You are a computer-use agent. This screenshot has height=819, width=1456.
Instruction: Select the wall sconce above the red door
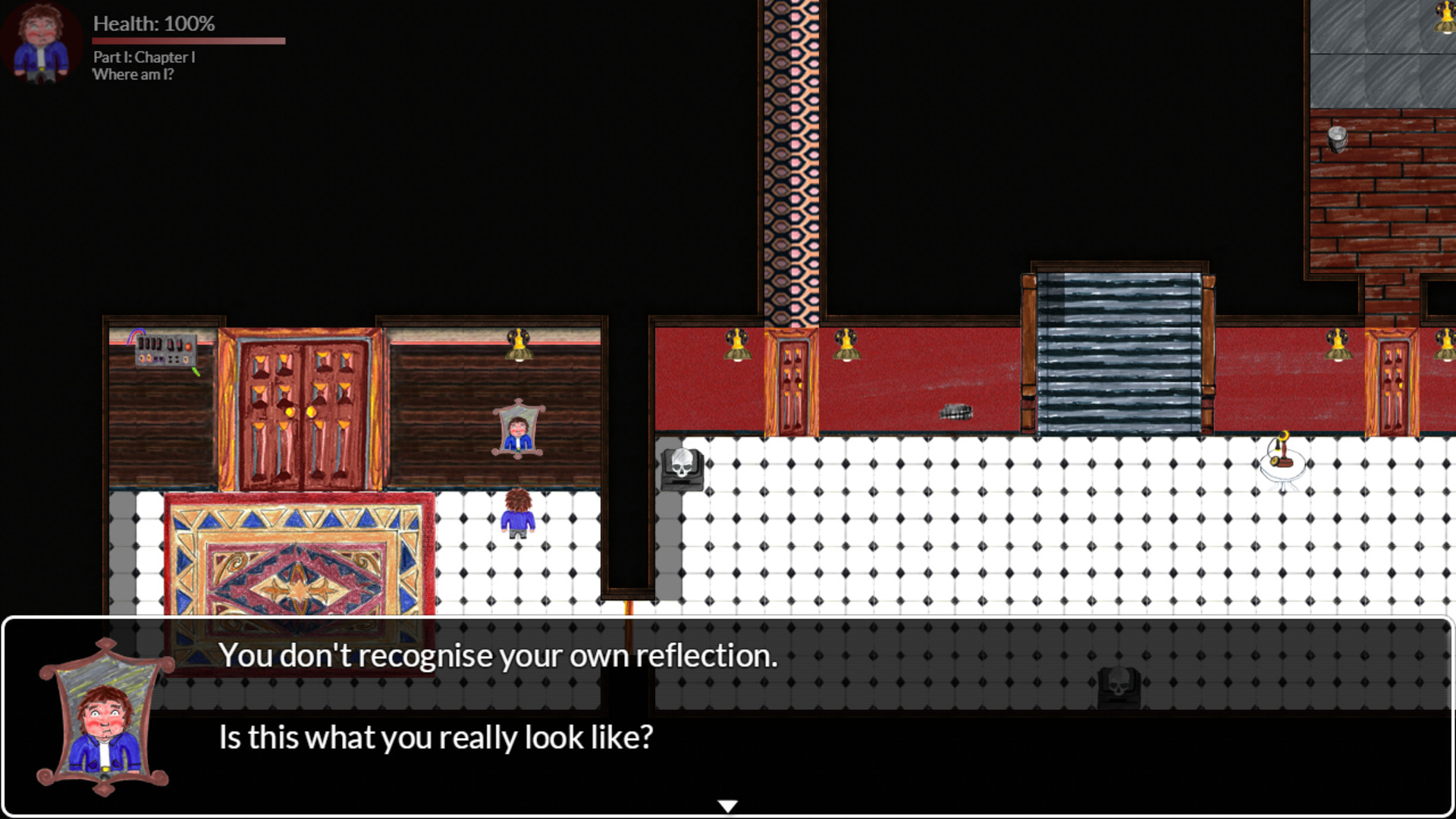[x=846, y=345]
